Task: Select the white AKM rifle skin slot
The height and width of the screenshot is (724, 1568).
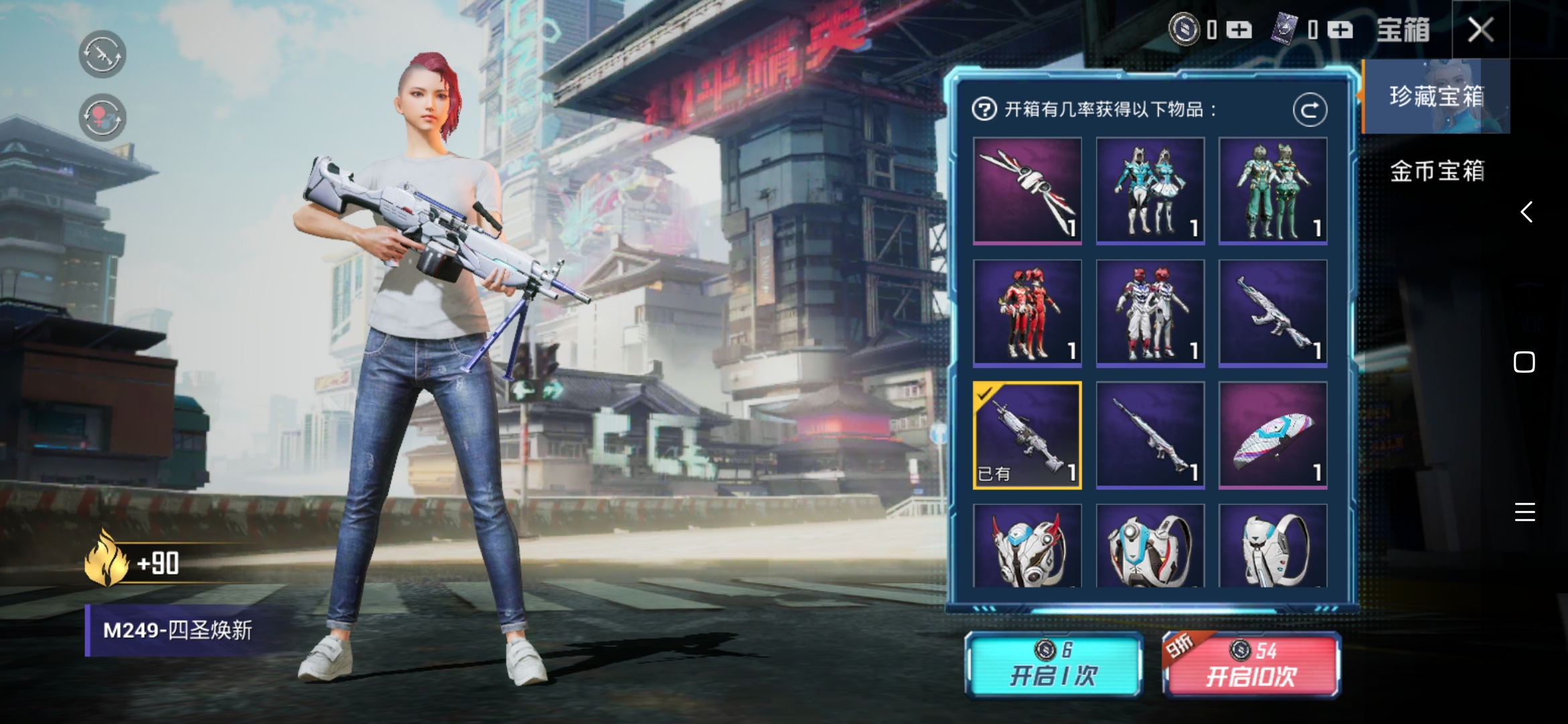Action: 1272,313
